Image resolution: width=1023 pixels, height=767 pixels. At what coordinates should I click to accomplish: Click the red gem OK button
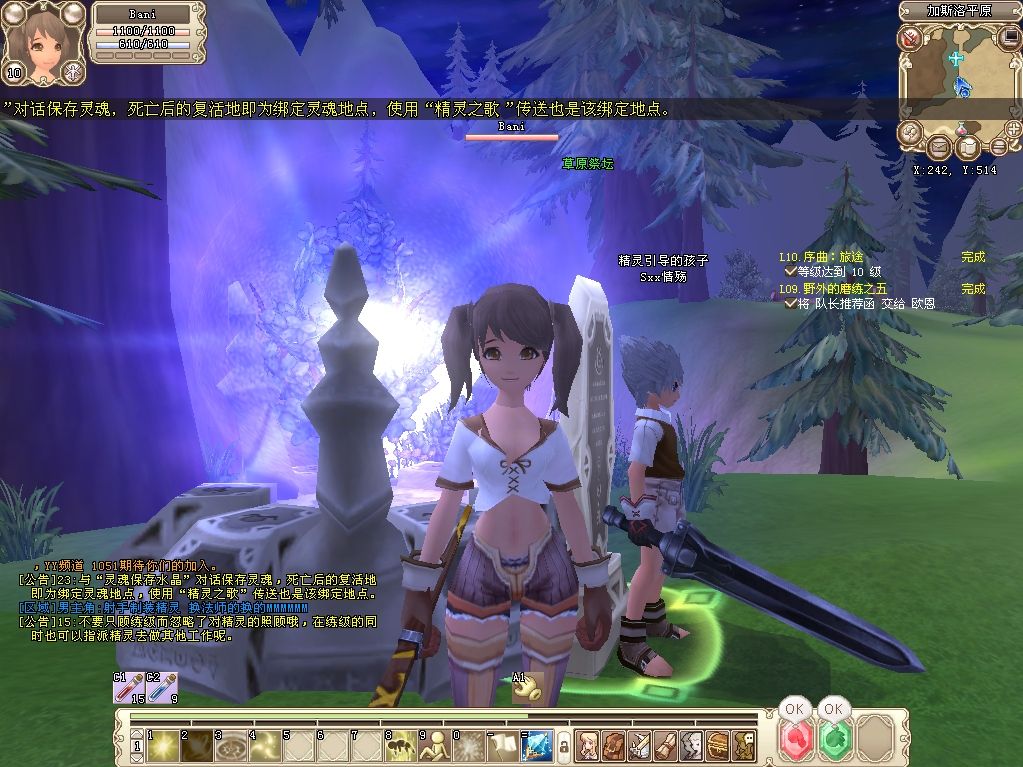click(x=796, y=742)
